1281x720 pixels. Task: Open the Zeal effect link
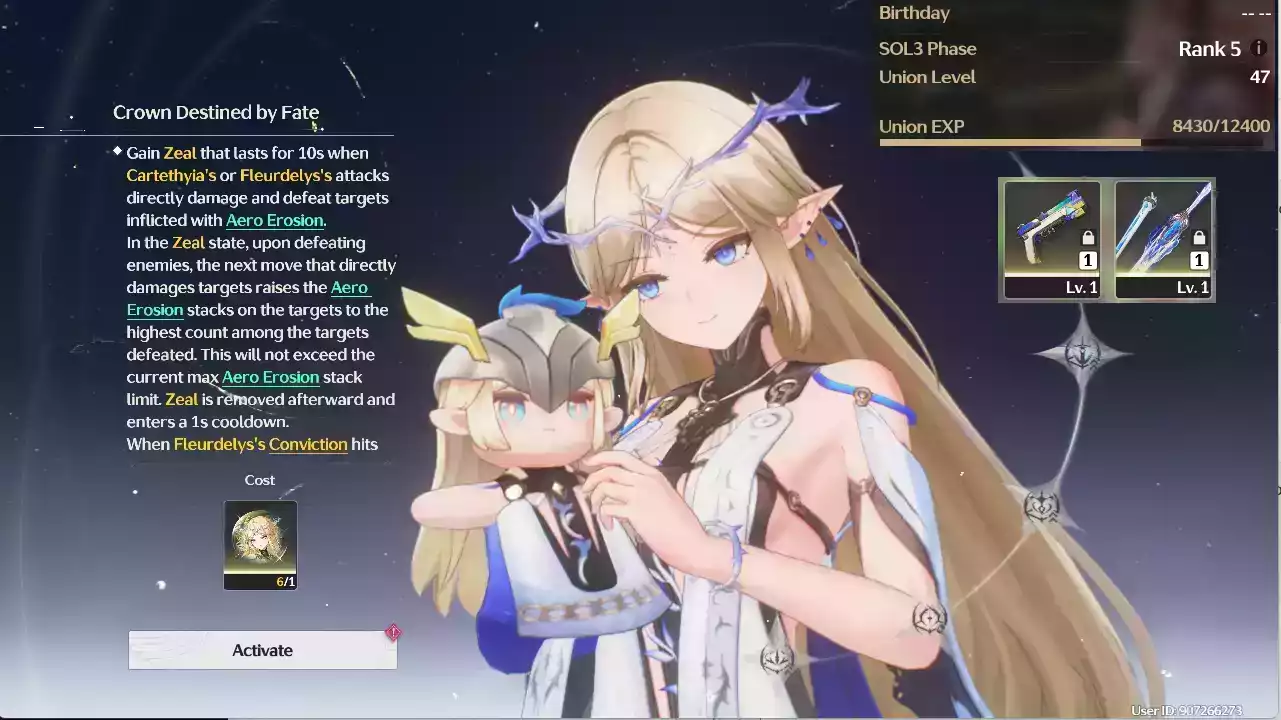click(180, 152)
